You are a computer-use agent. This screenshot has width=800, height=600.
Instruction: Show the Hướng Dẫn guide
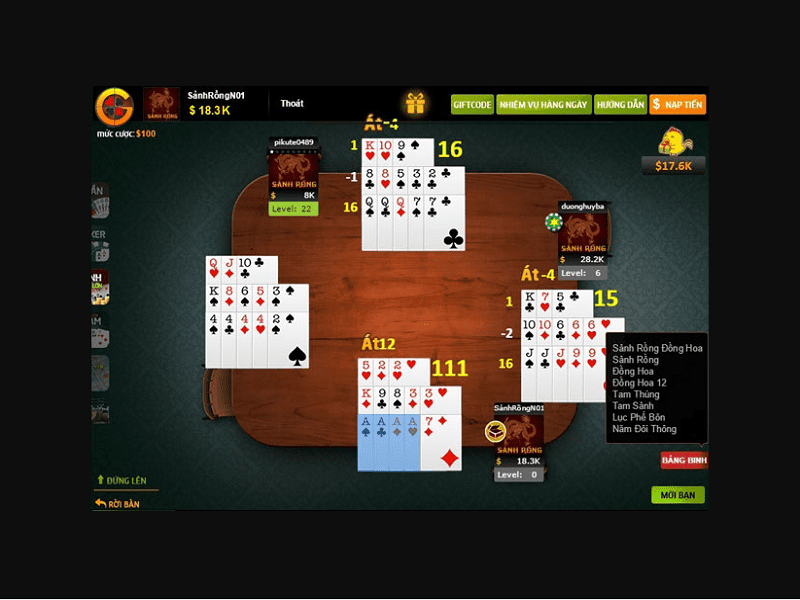620,104
